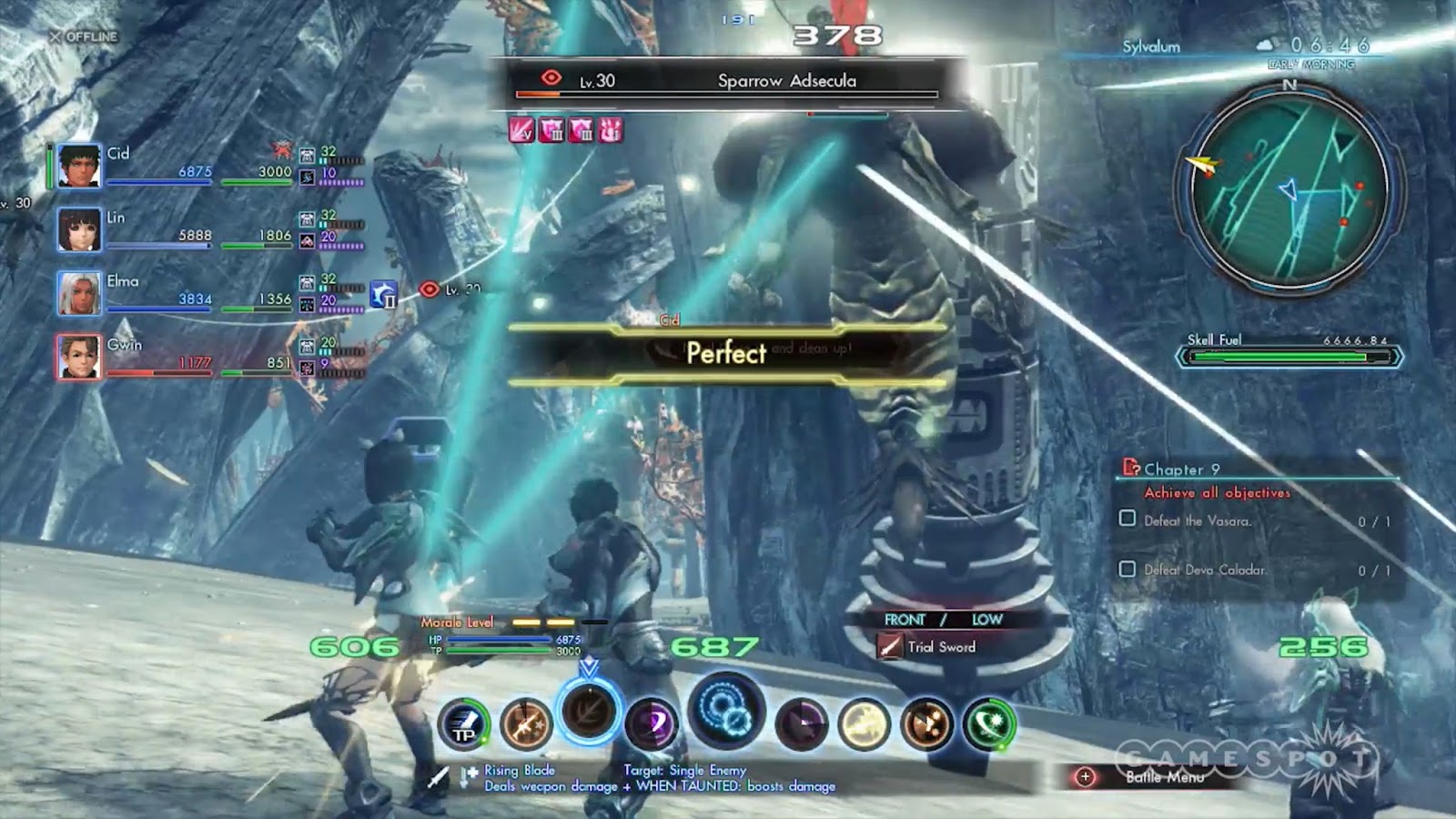Activate the TP art icon
This screenshot has height=819, width=1456.
pos(464,725)
